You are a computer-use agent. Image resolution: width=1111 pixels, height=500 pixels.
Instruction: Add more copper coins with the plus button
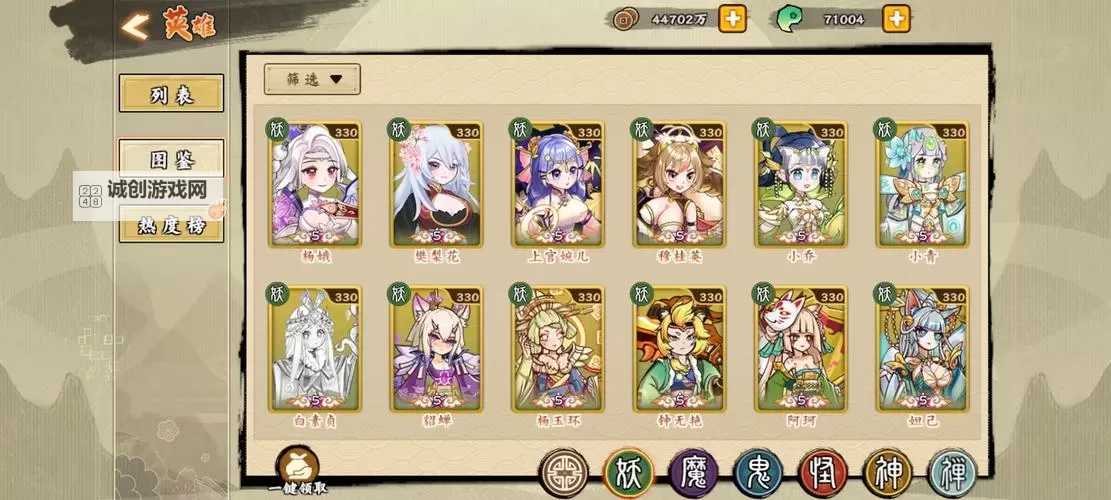coord(732,18)
